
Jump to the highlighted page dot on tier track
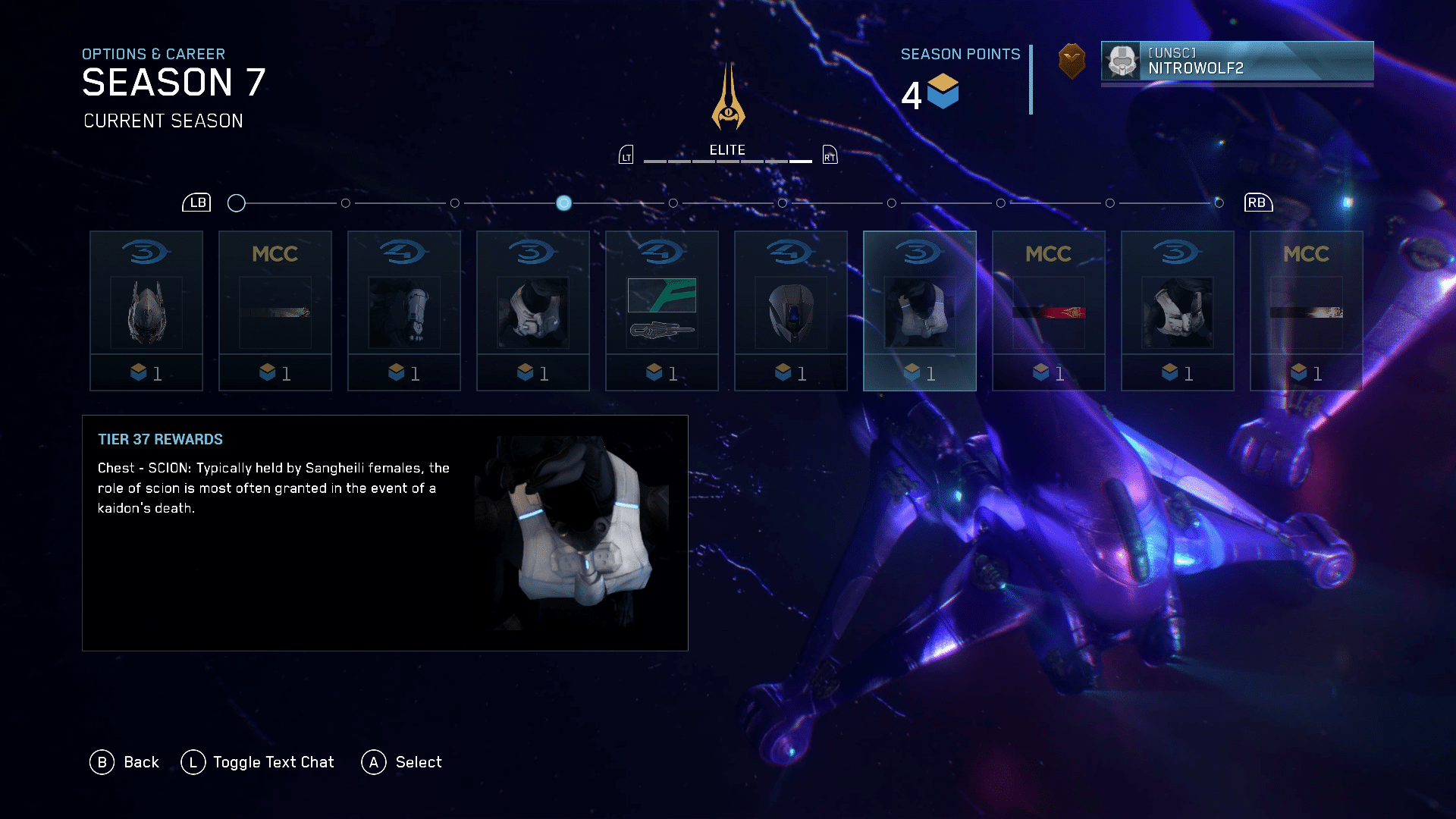563,203
